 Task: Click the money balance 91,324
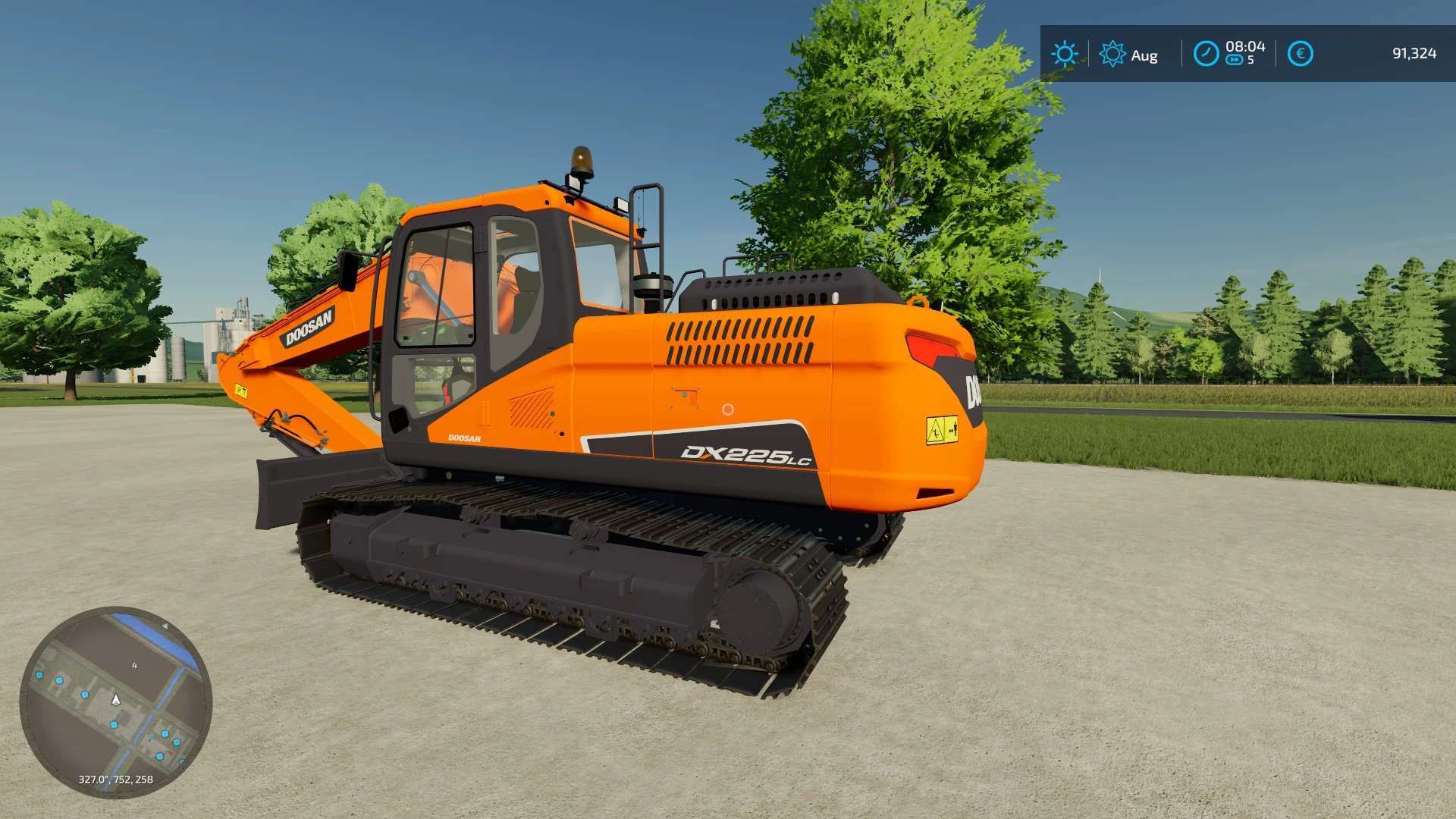tap(1412, 54)
